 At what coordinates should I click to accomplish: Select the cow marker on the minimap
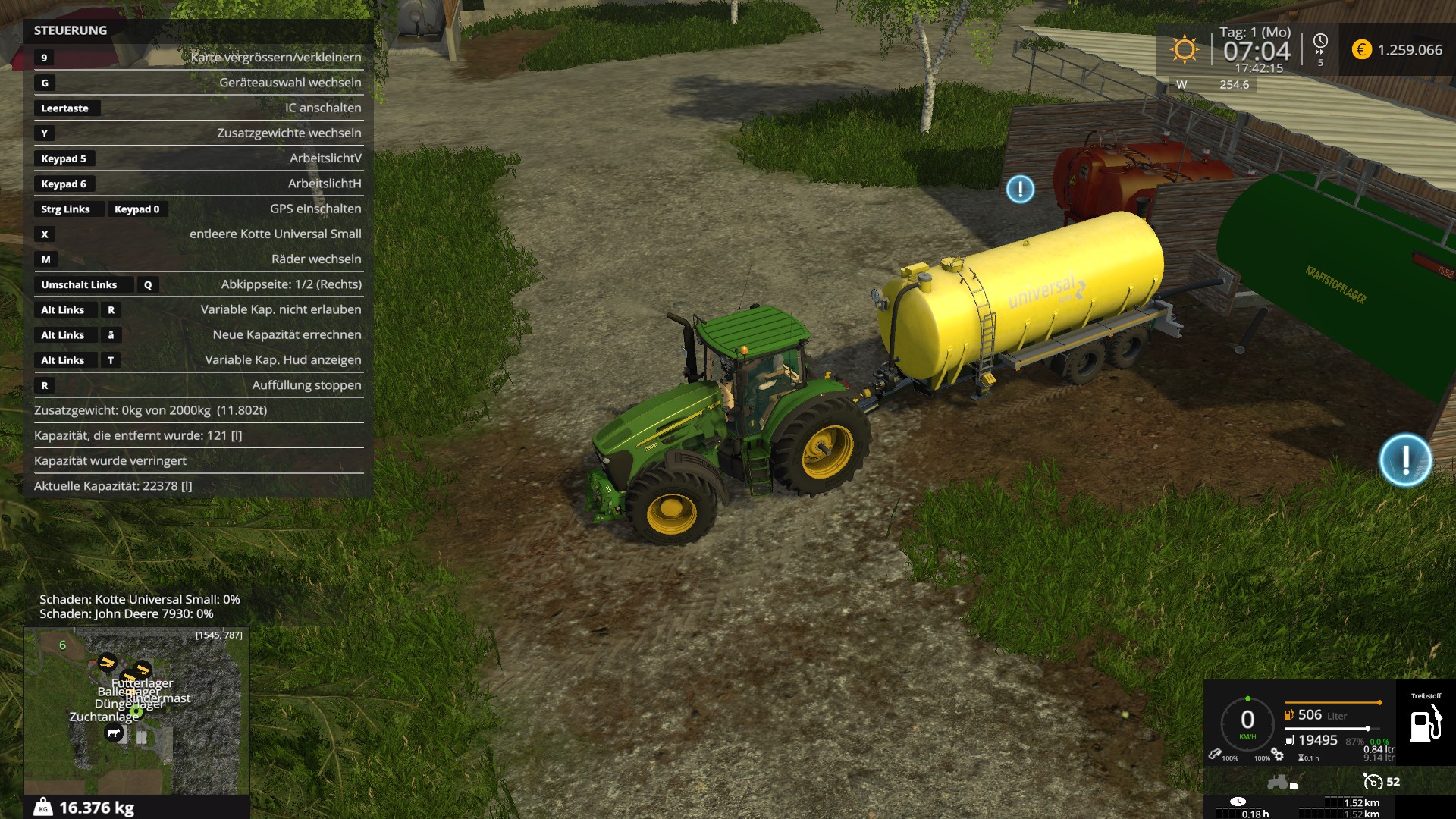point(114,733)
